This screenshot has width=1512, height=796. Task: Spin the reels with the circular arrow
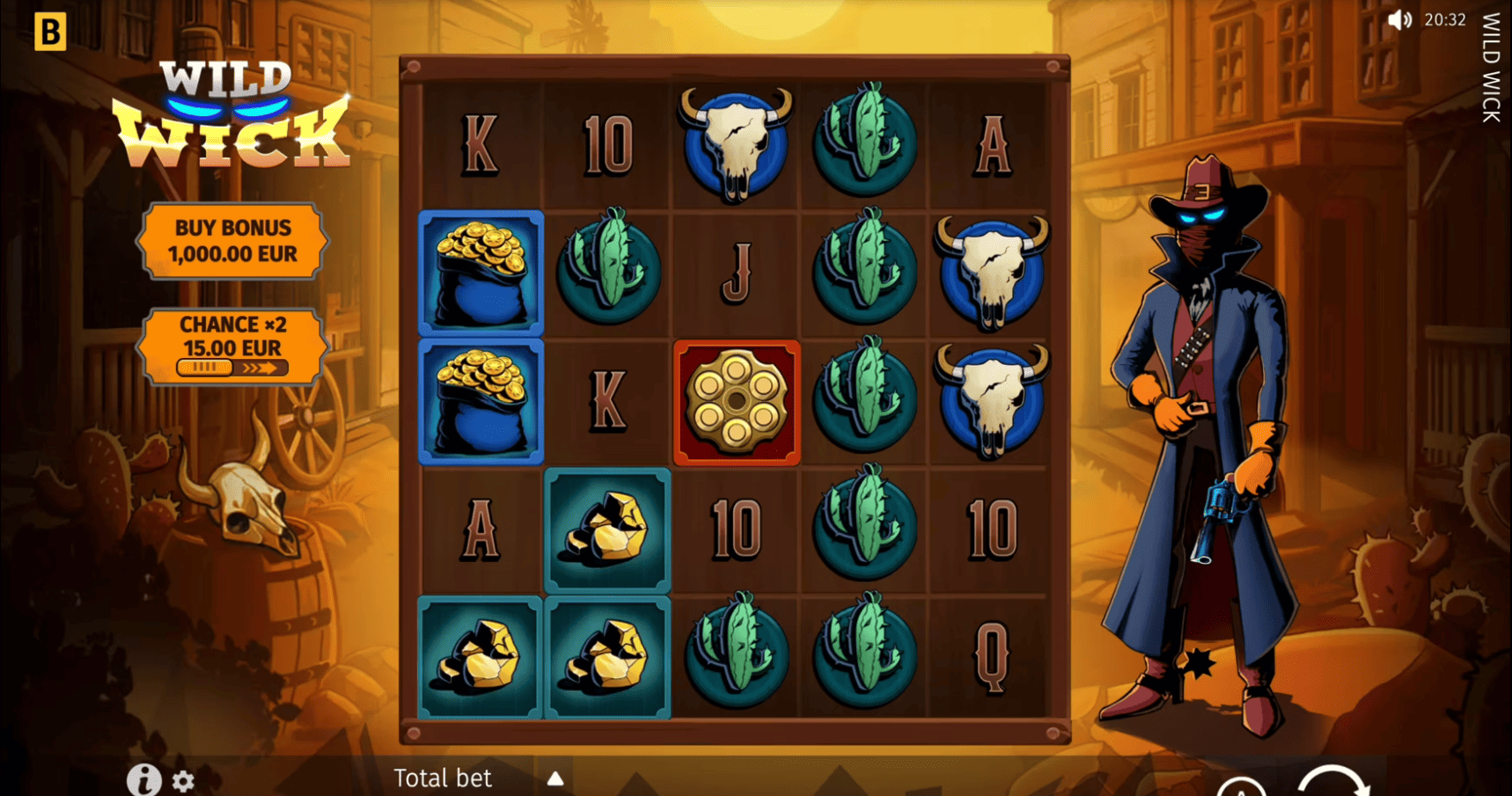click(x=1333, y=785)
